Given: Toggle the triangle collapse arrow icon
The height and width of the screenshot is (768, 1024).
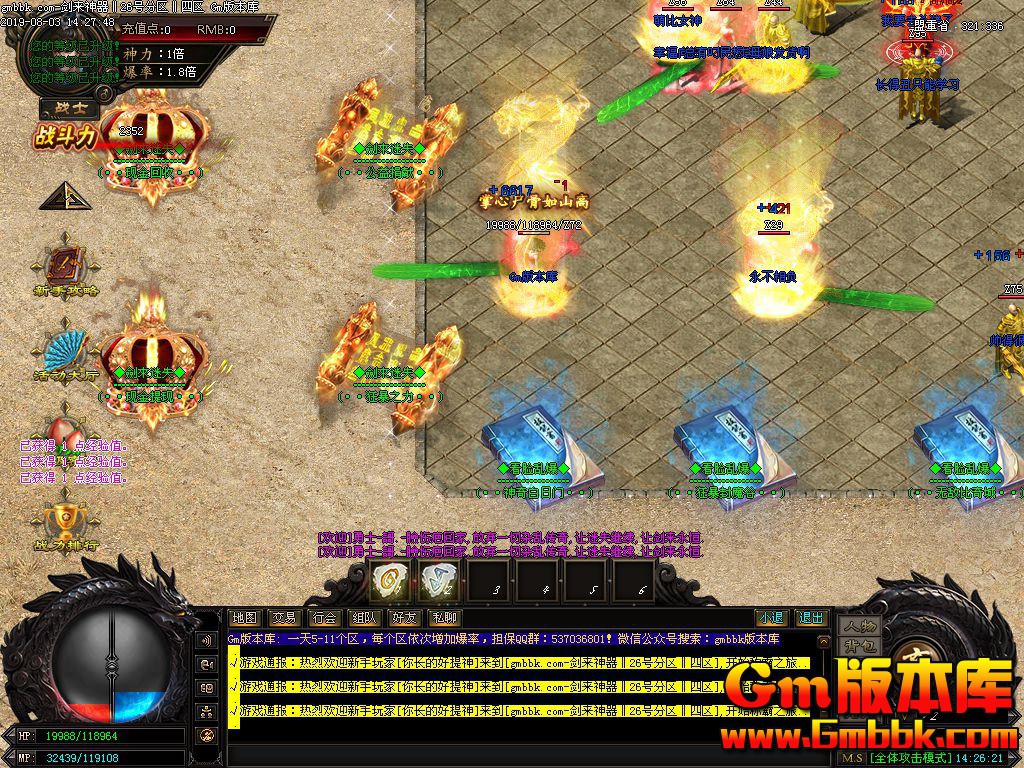Looking at the screenshot, I should tap(65, 196).
